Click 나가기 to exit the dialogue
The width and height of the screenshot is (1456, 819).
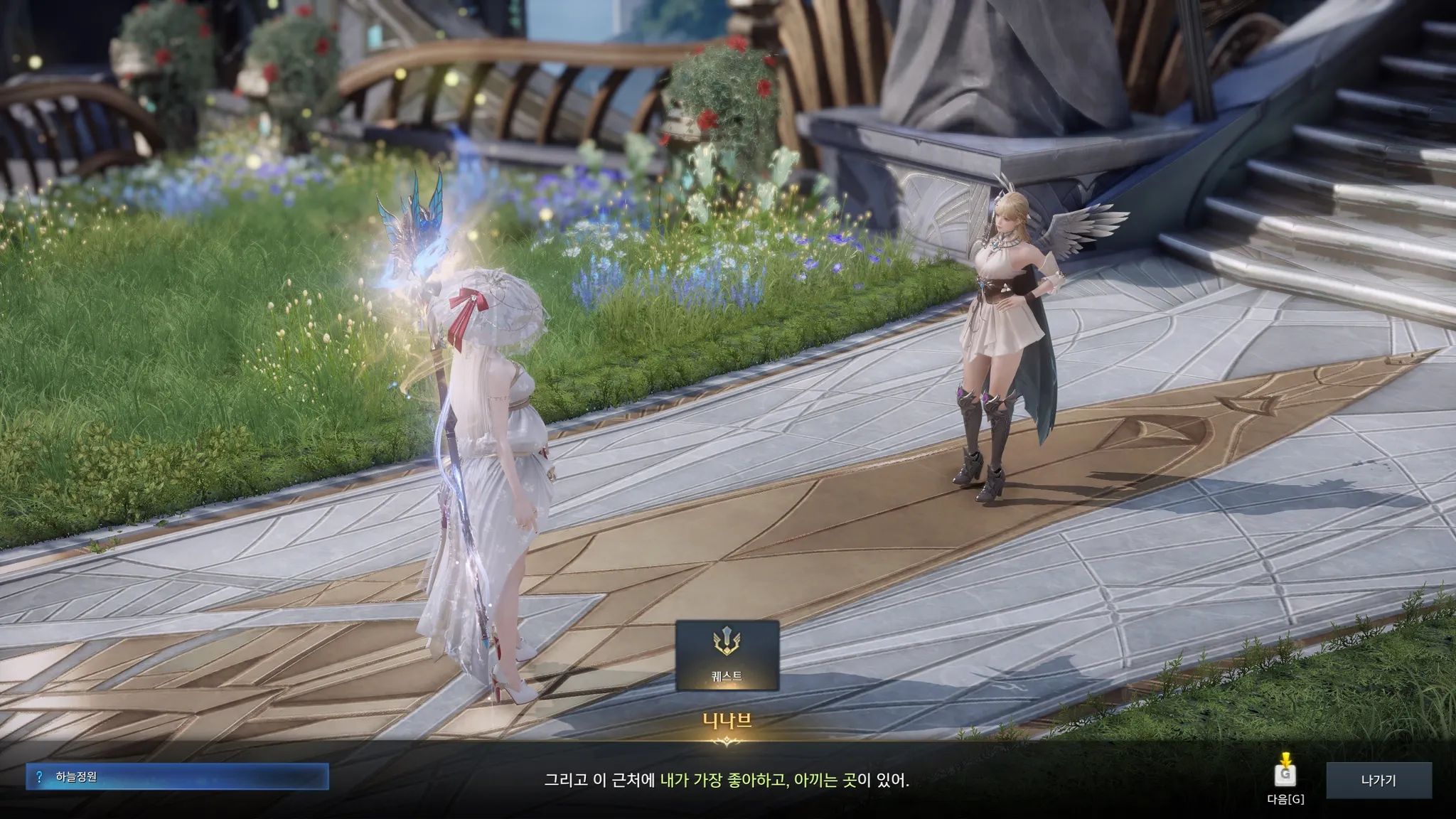click(1379, 781)
